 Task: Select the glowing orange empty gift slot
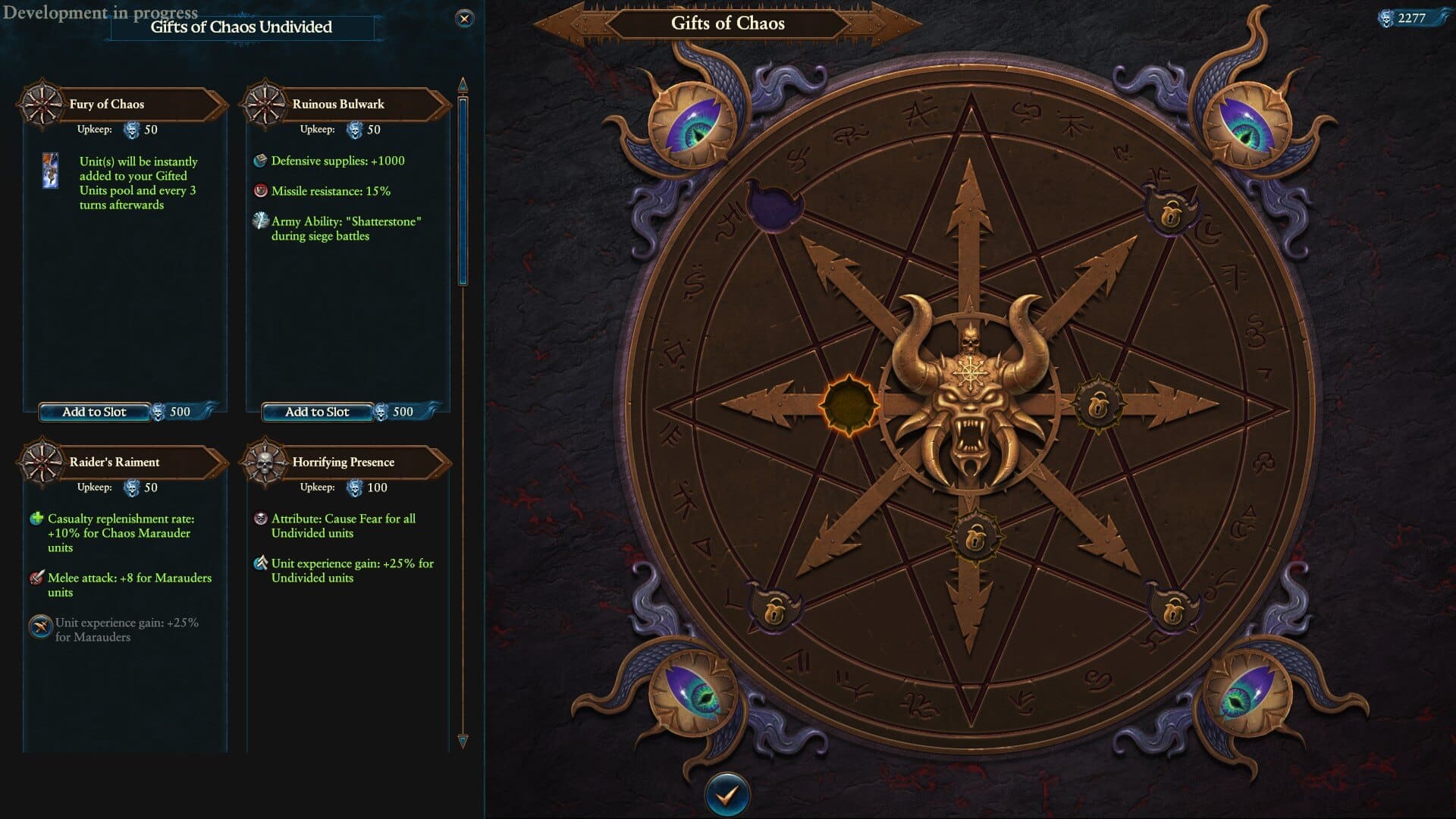[x=849, y=403]
